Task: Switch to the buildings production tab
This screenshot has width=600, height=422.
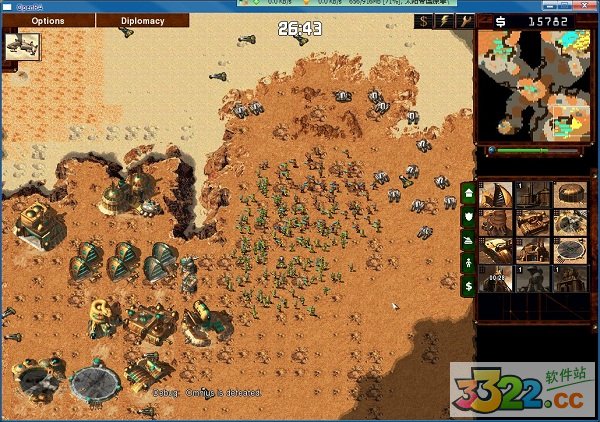Action: (467, 191)
